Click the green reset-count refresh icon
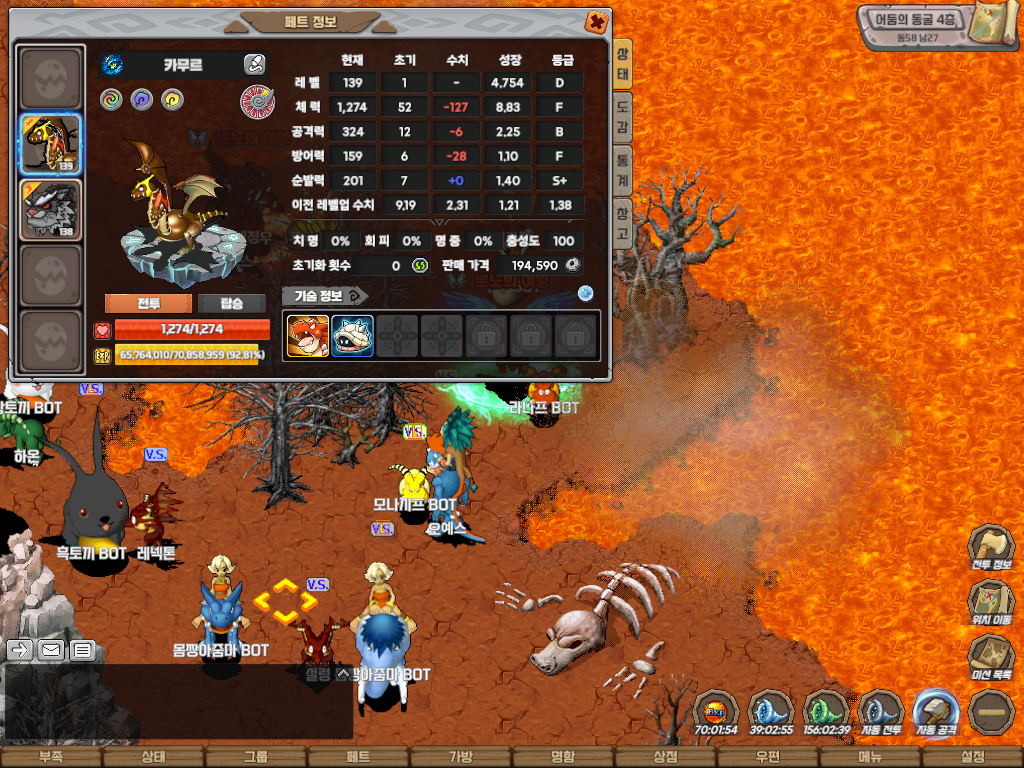This screenshot has height=768, width=1024. [x=420, y=266]
